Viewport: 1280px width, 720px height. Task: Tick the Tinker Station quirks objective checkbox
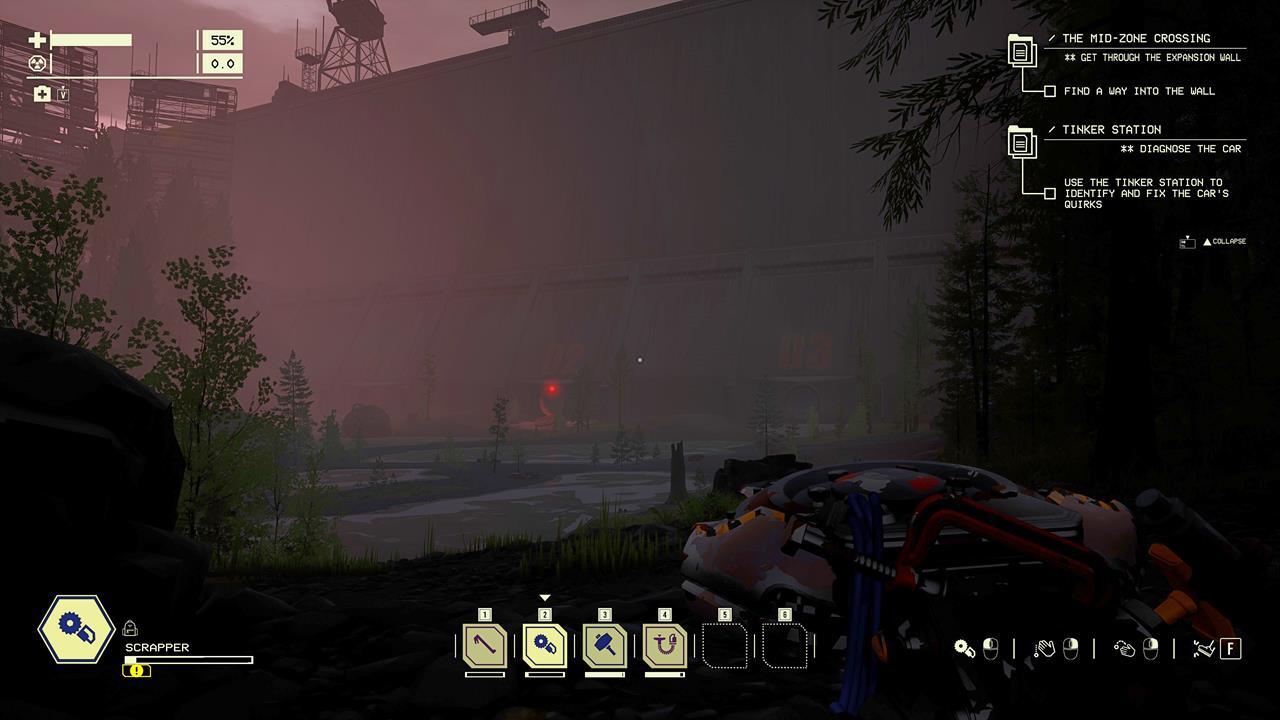pos(1049,193)
